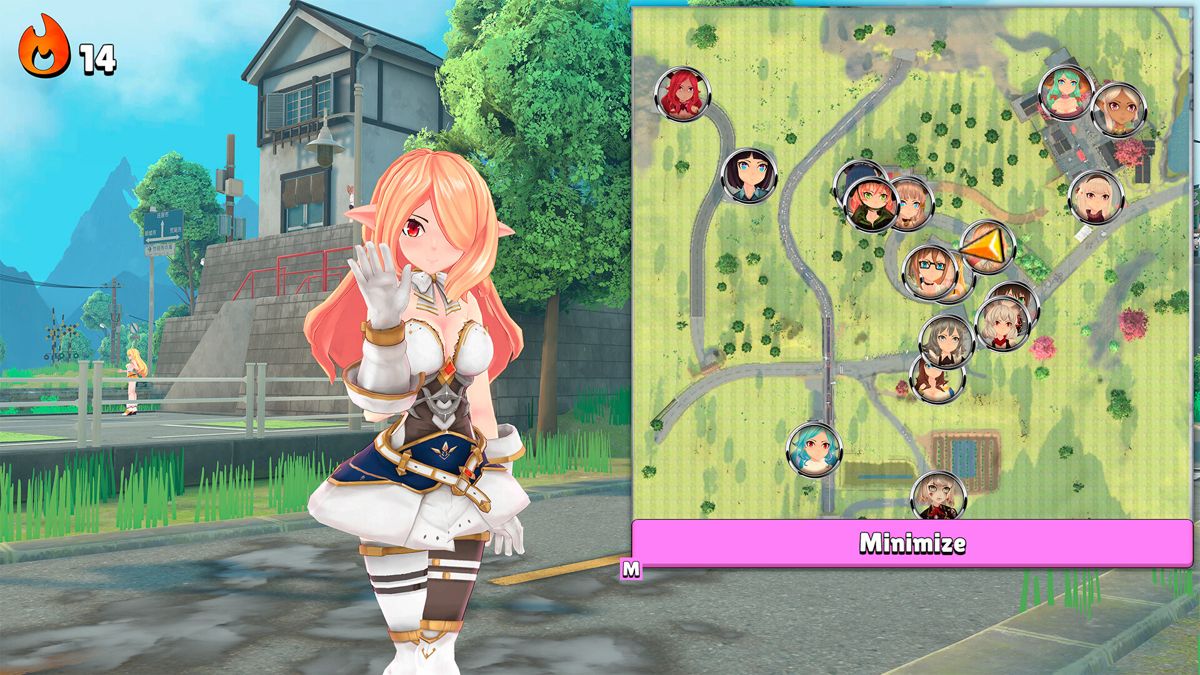Select the pink-haired girl in green hoodie marker

(x=870, y=204)
